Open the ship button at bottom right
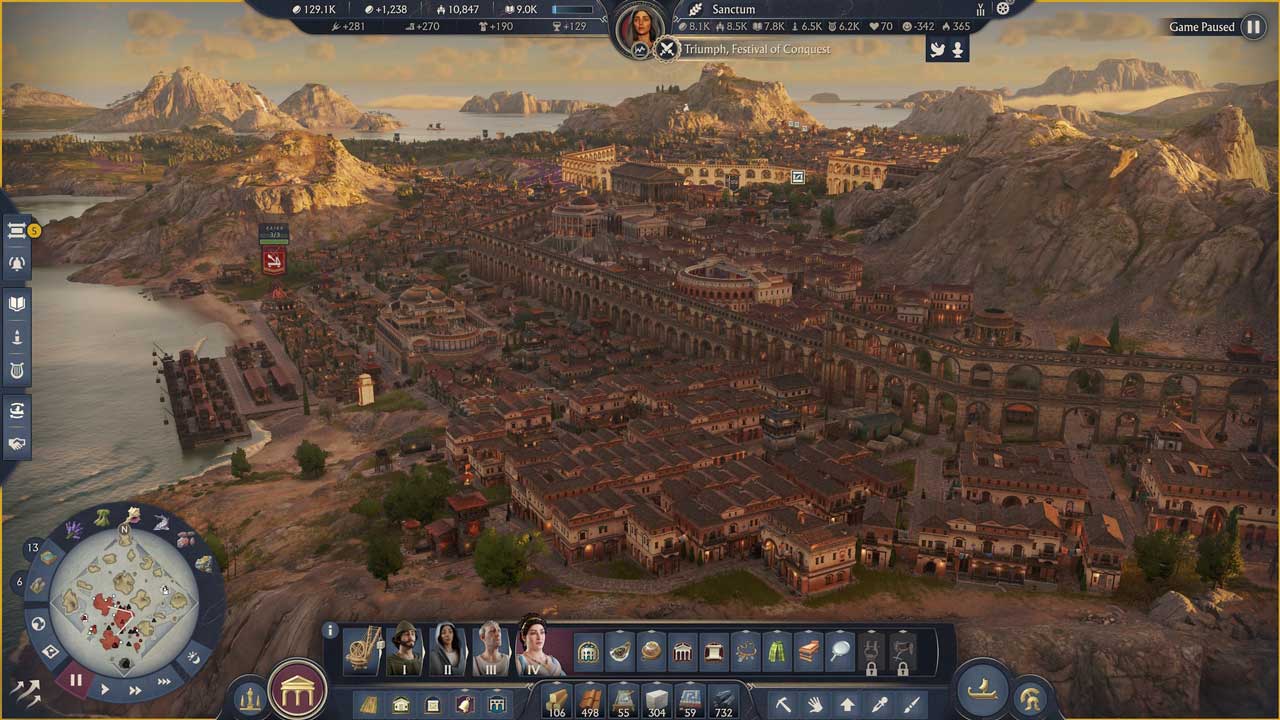Viewport: 1280px width, 720px height. point(980,690)
